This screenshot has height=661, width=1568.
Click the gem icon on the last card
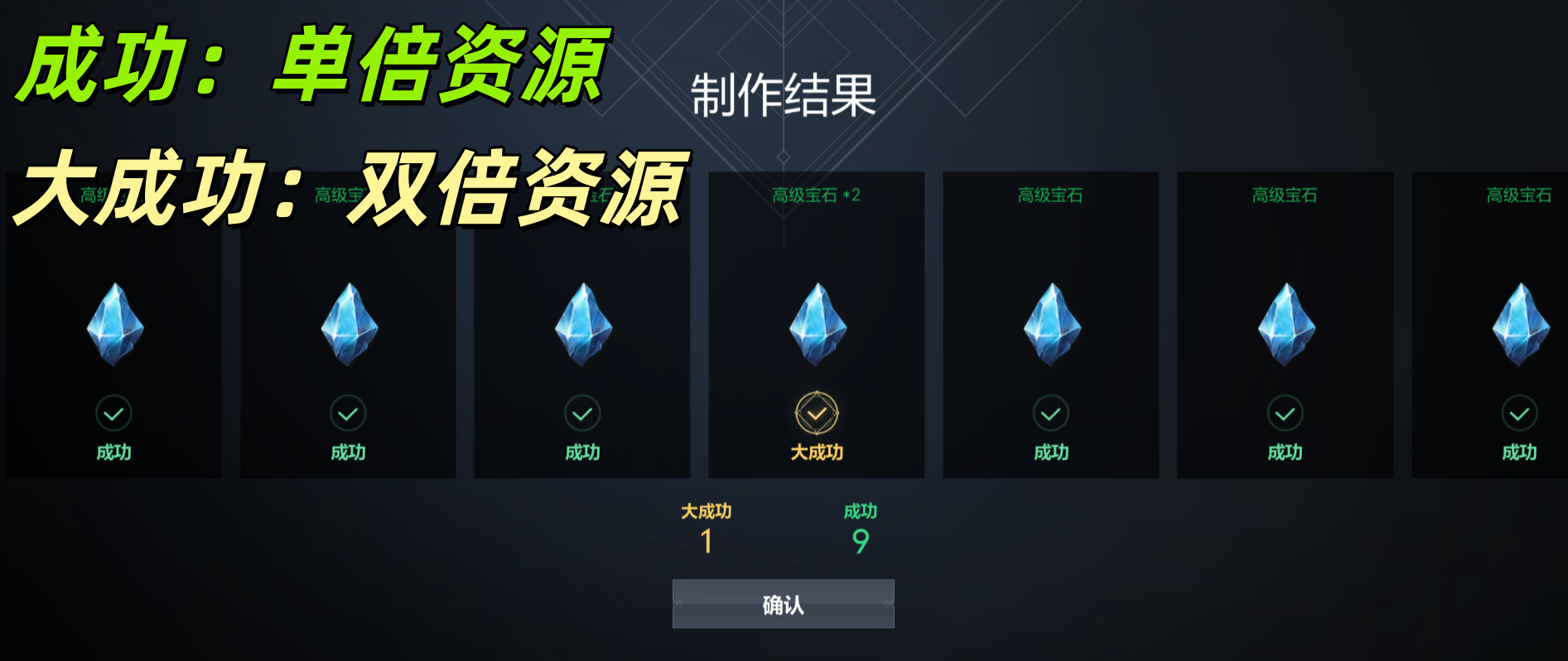coord(1519,325)
